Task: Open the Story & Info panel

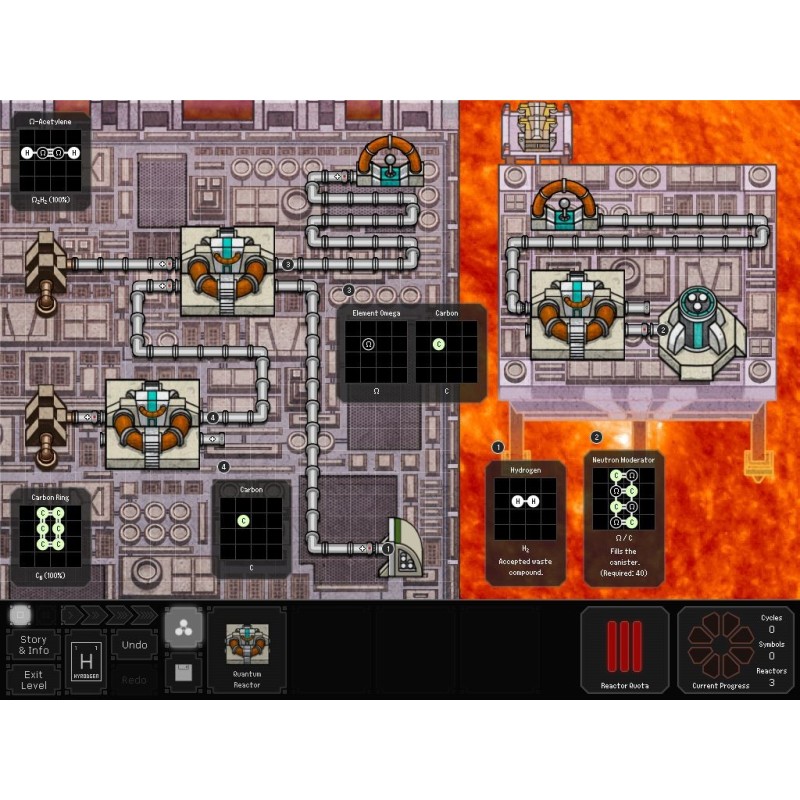Action: [x=33, y=645]
